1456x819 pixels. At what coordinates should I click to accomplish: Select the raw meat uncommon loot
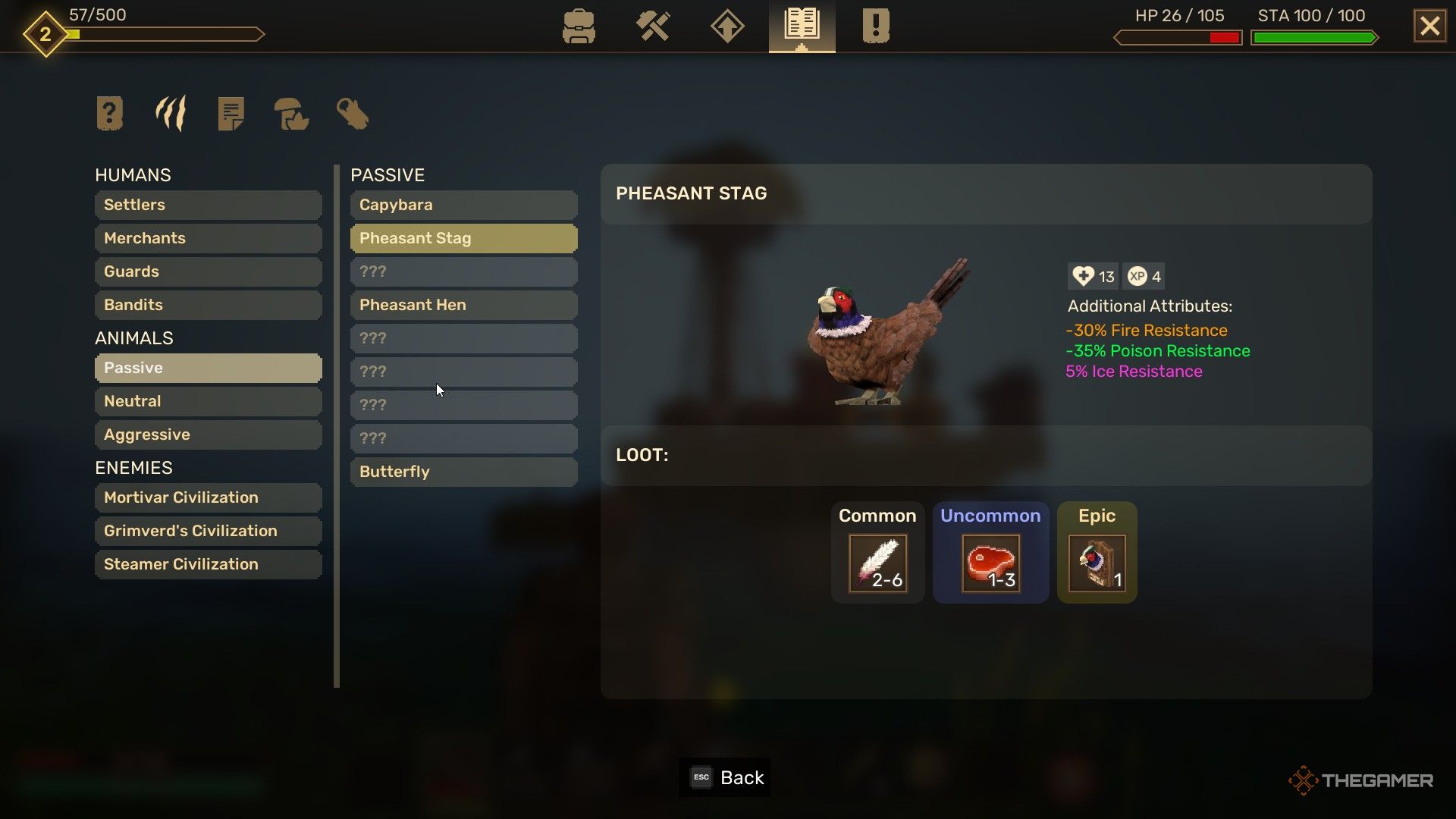click(990, 563)
